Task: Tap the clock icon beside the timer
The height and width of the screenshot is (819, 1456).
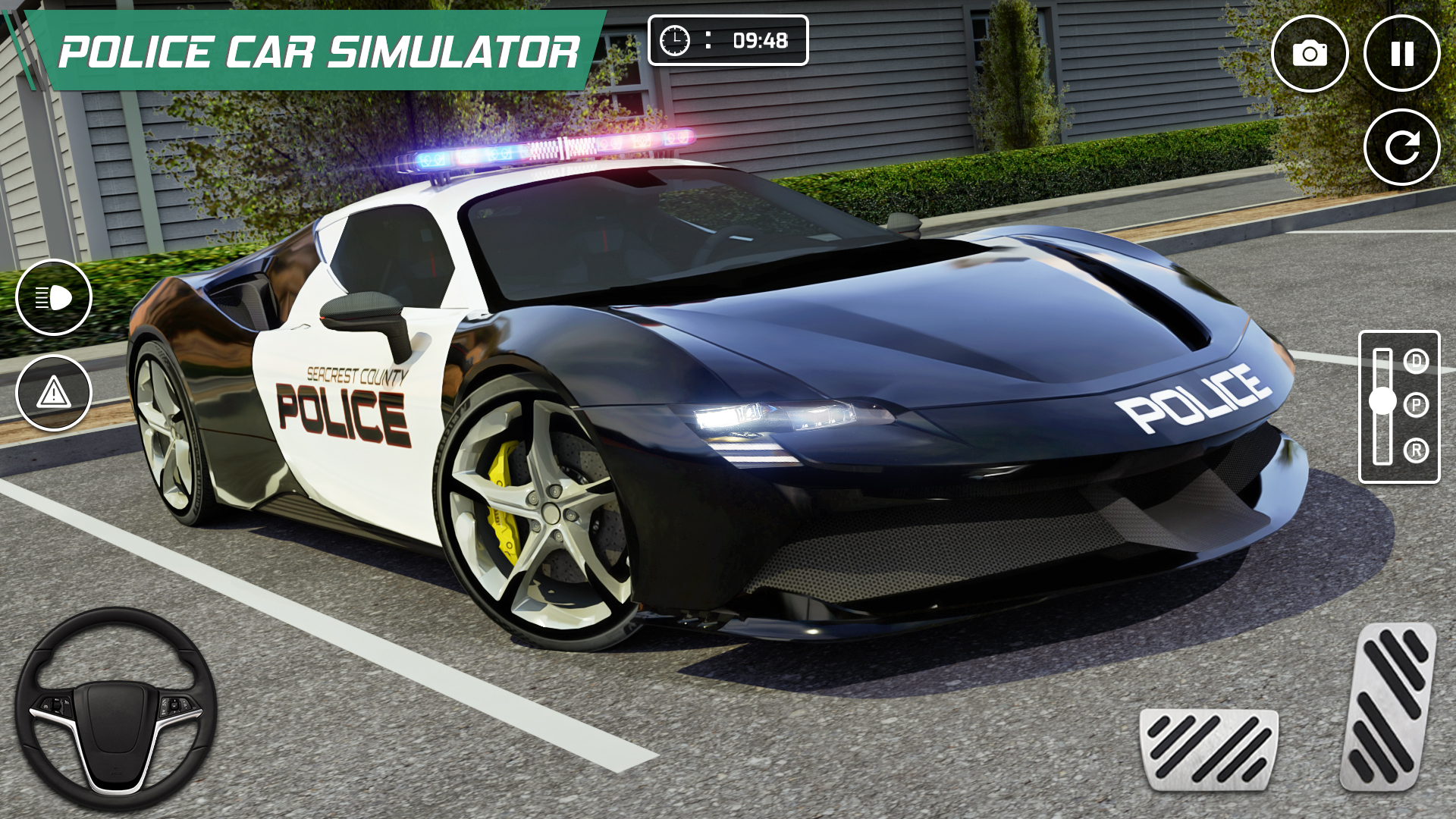Action: point(676,40)
